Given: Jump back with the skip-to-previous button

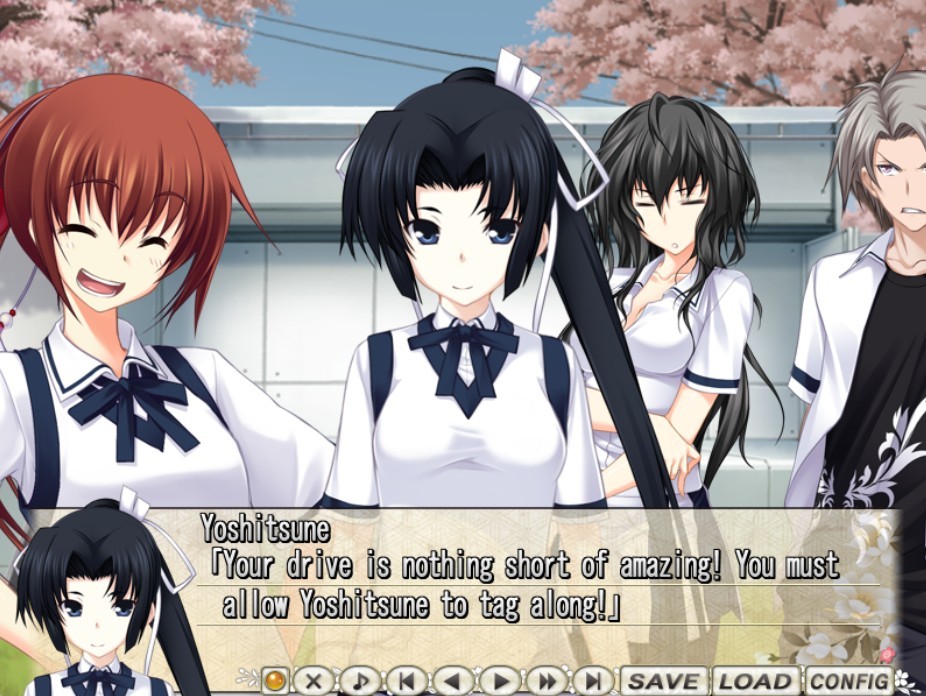Looking at the screenshot, I should pyautogui.click(x=407, y=681).
